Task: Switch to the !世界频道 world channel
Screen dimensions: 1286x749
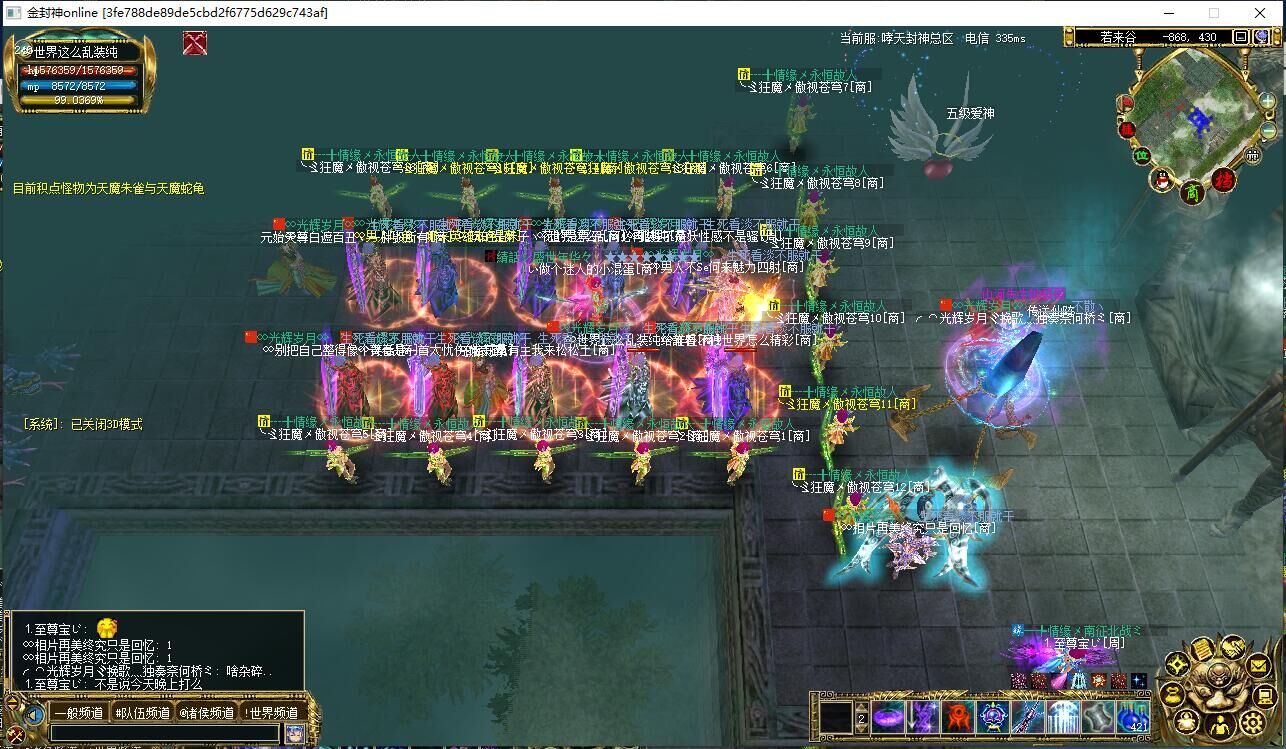Action: pos(272,713)
